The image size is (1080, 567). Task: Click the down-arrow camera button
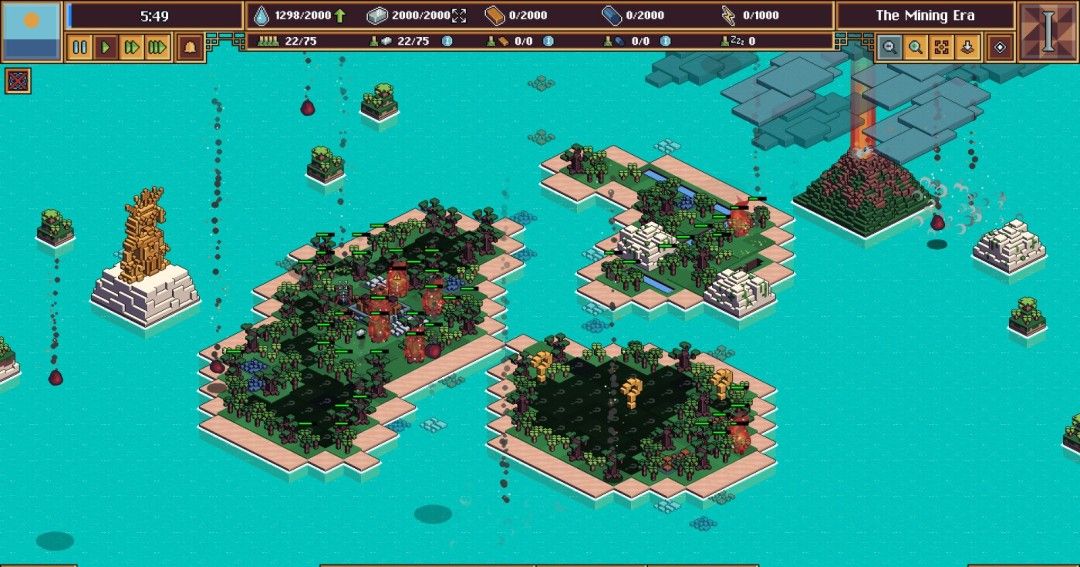966,47
